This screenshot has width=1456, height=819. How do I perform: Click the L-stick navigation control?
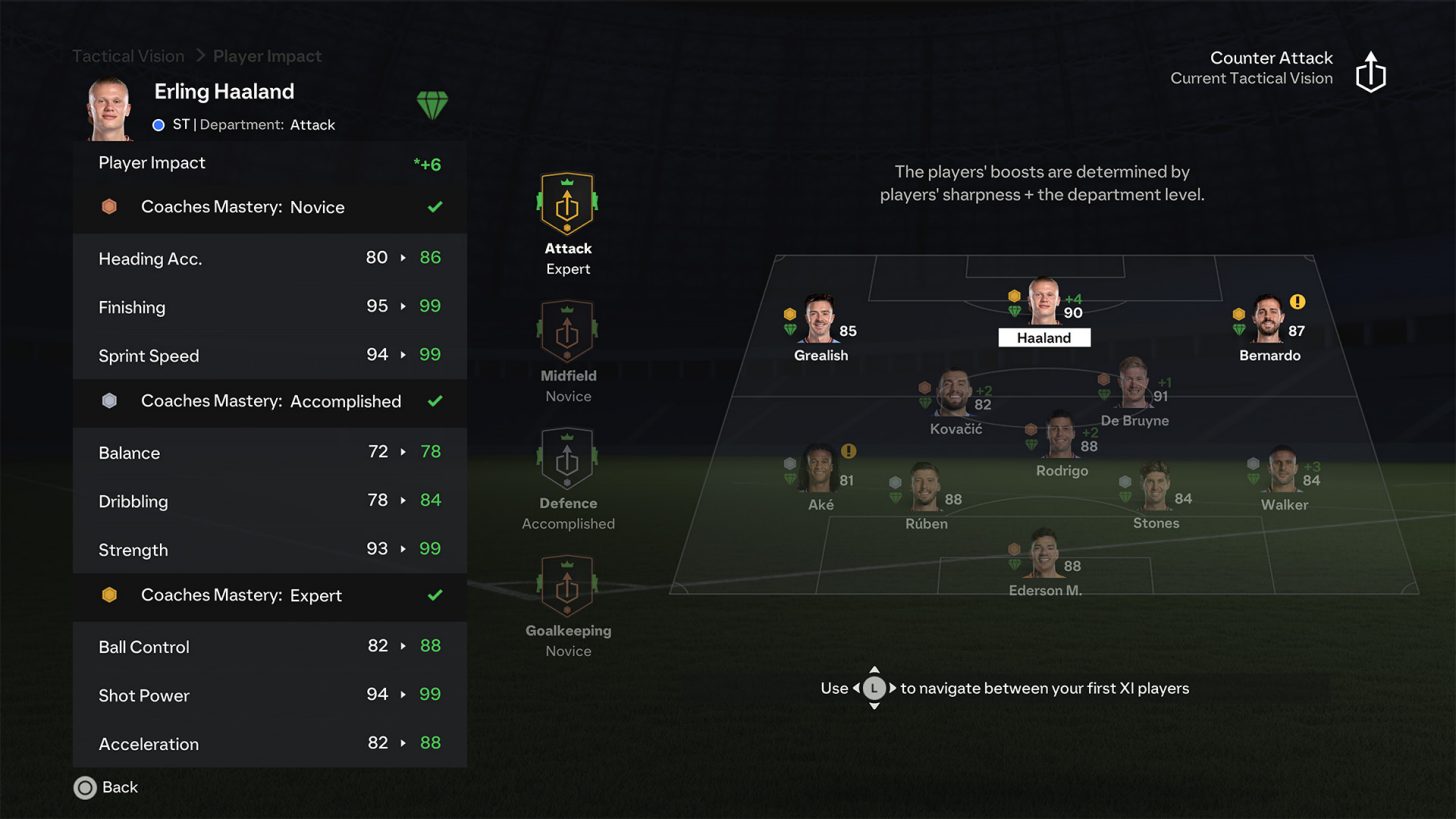[874, 688]
